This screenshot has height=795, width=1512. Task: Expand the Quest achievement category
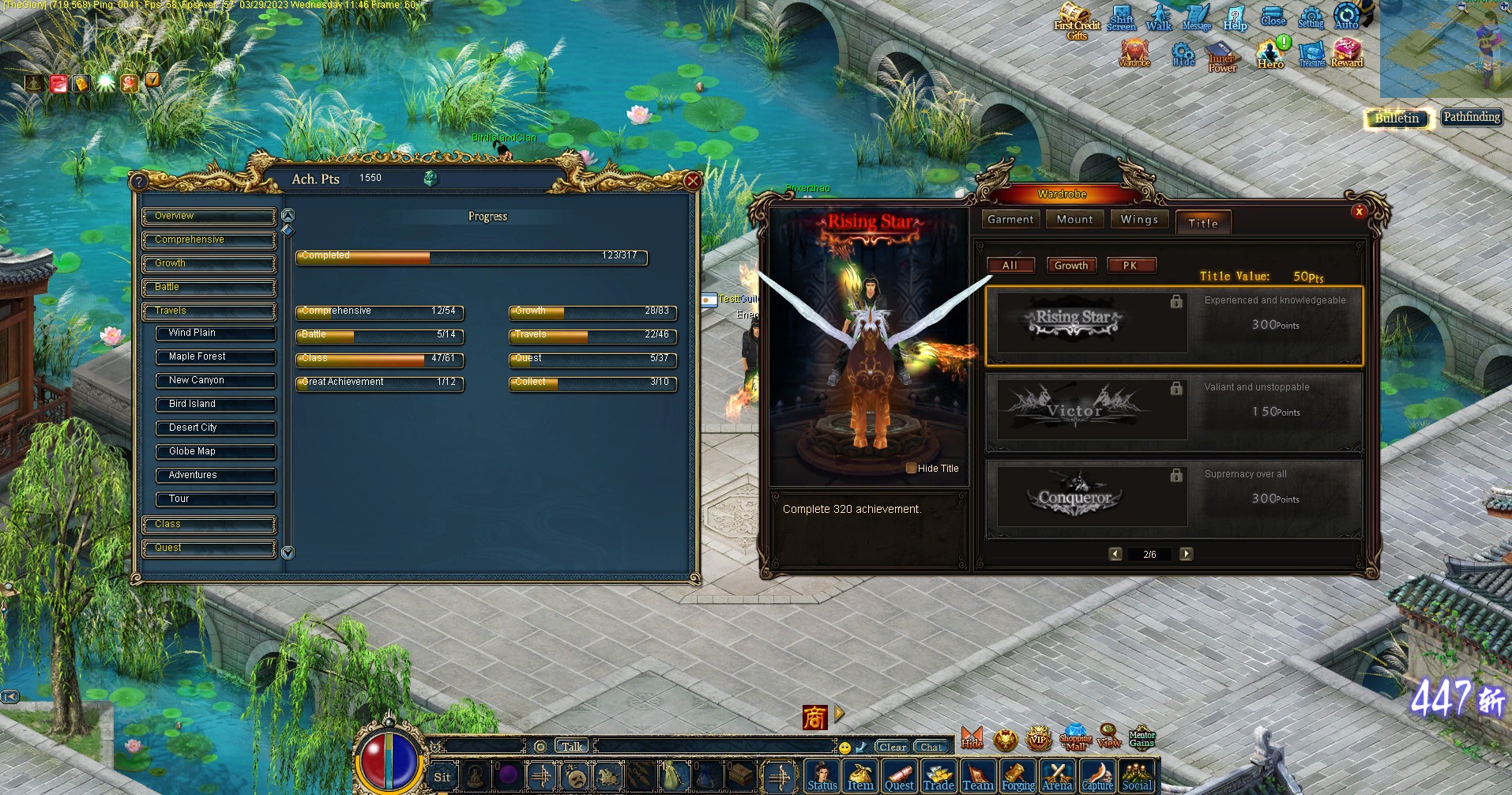pos(209,548)
